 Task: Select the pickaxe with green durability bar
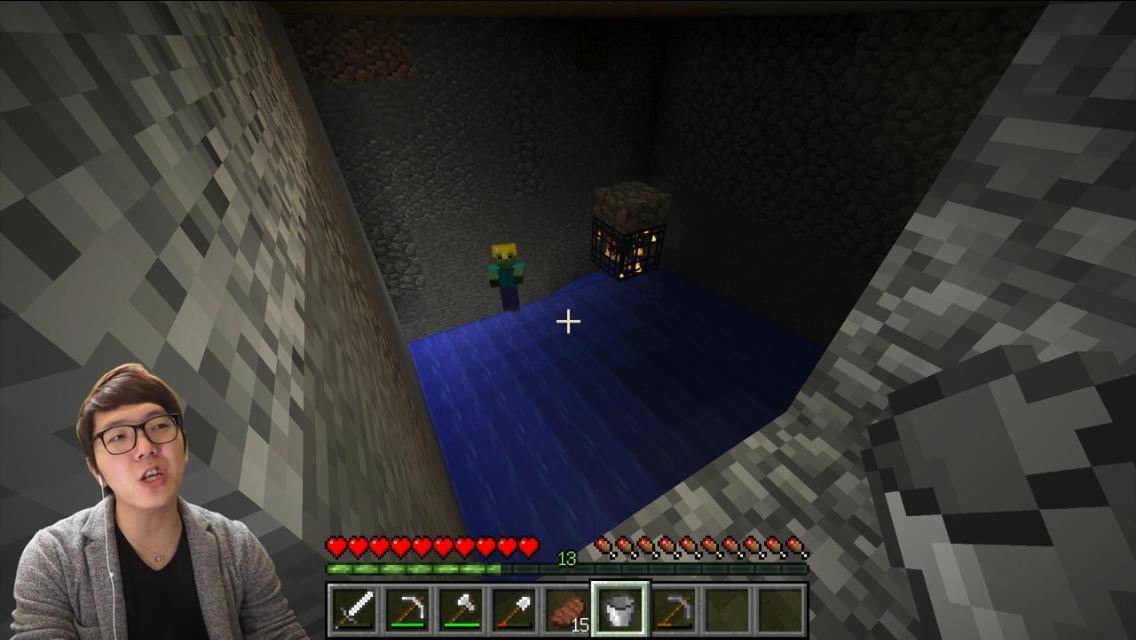click(407, 609)
